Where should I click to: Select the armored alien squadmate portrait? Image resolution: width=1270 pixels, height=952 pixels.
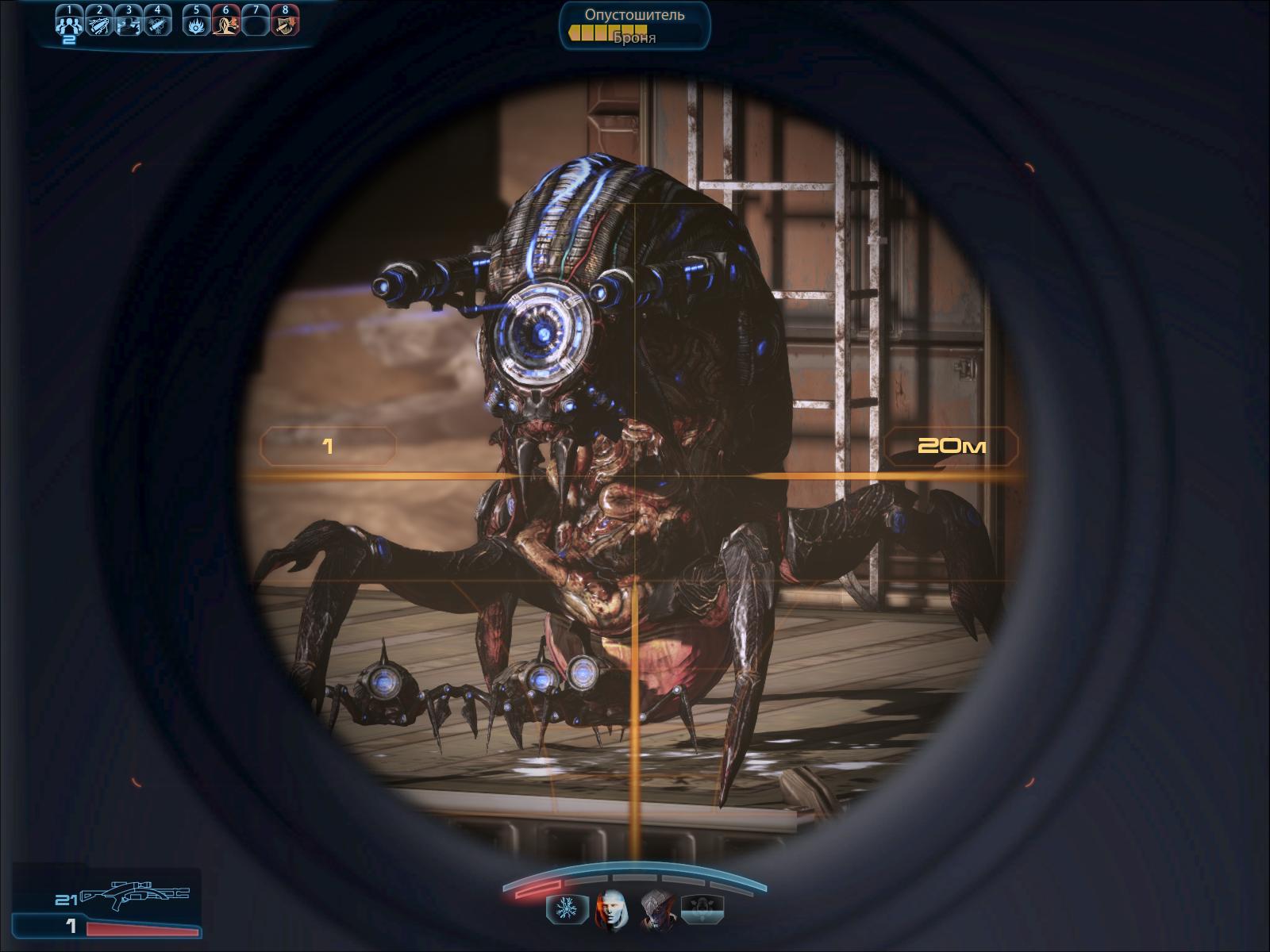(657, 908)
